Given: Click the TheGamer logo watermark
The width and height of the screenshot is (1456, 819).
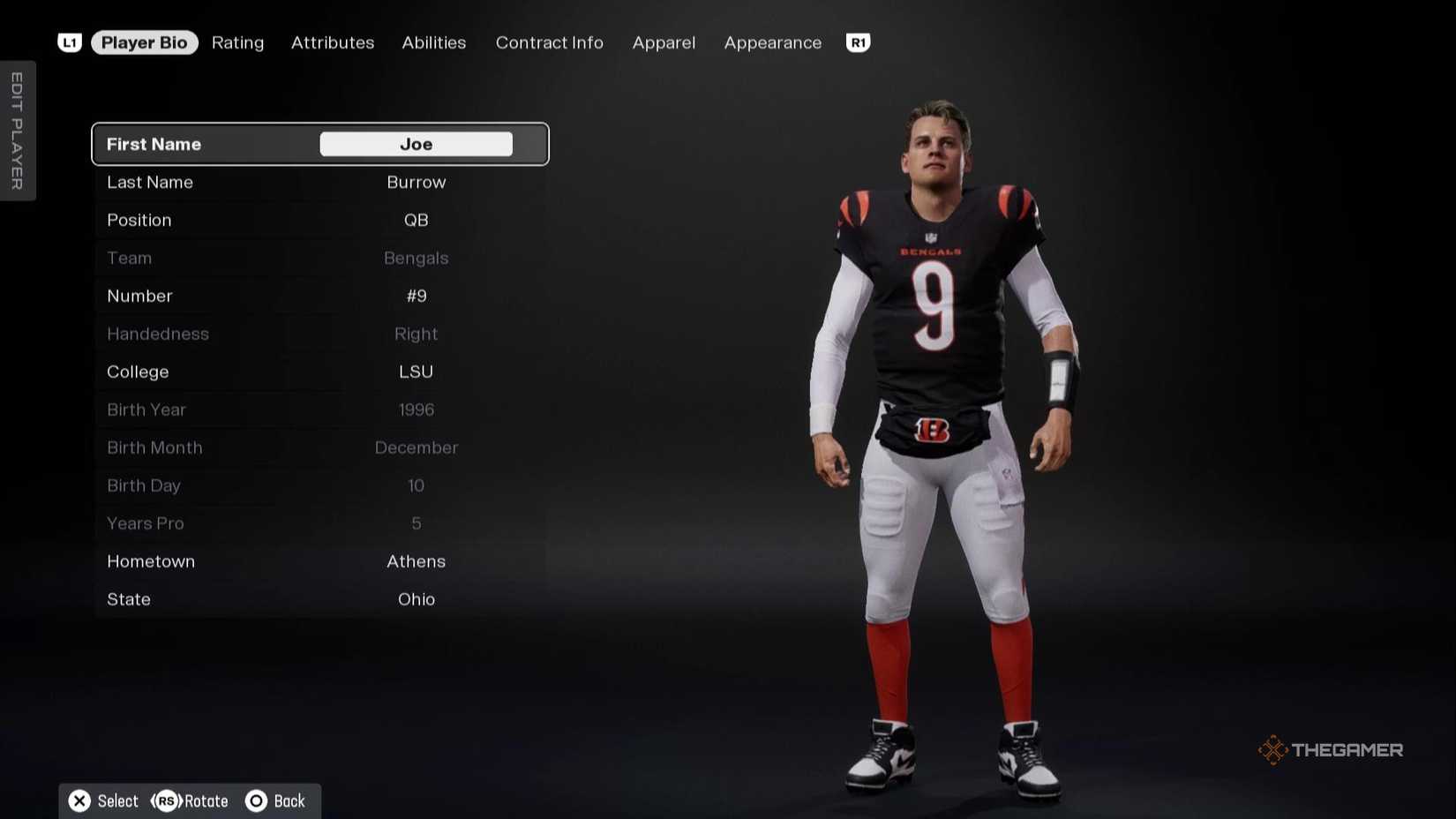Looking at the screenshot, I should pyautogui.click(x=1329, y=749).
